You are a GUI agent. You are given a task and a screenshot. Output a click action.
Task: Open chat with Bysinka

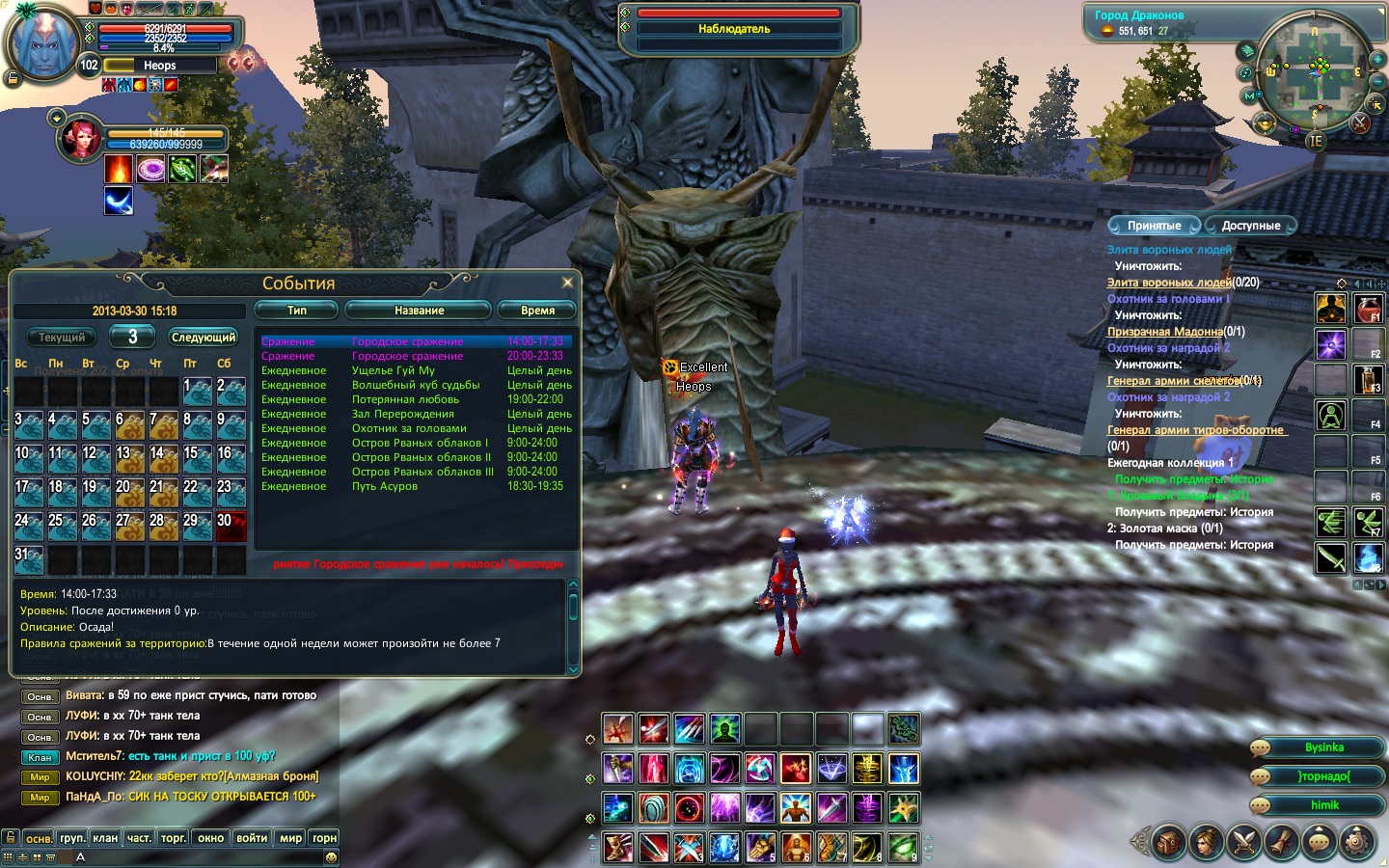(x=1323, y=747)
